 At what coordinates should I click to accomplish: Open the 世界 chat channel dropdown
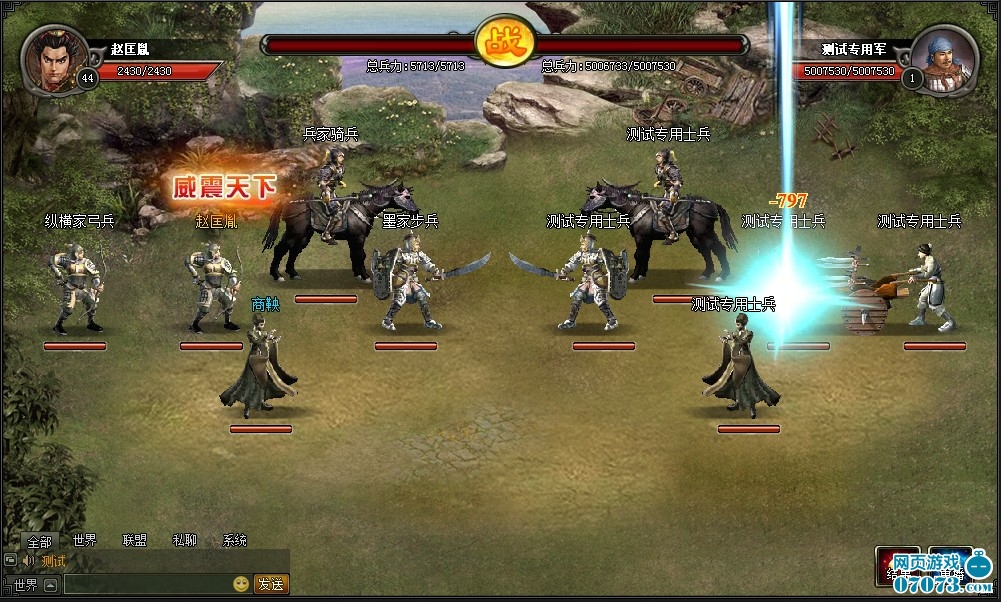[x=50, y=584]
